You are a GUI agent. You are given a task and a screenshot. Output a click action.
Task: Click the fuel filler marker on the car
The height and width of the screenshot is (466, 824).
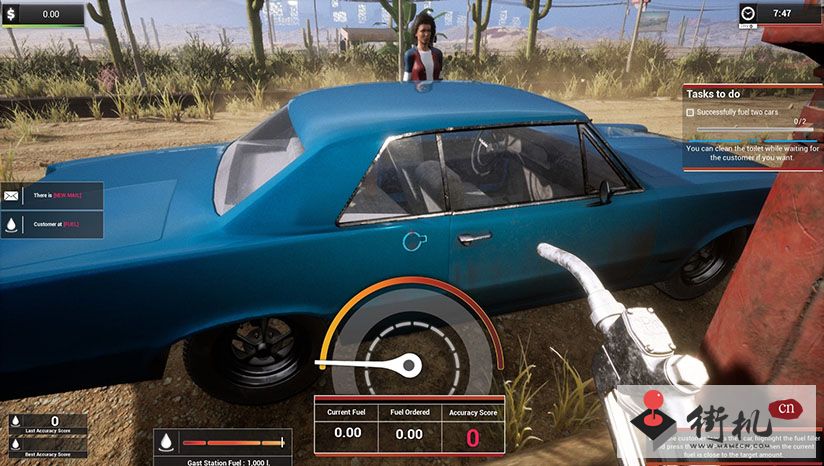pyautogui.click(x=413, y=240)
